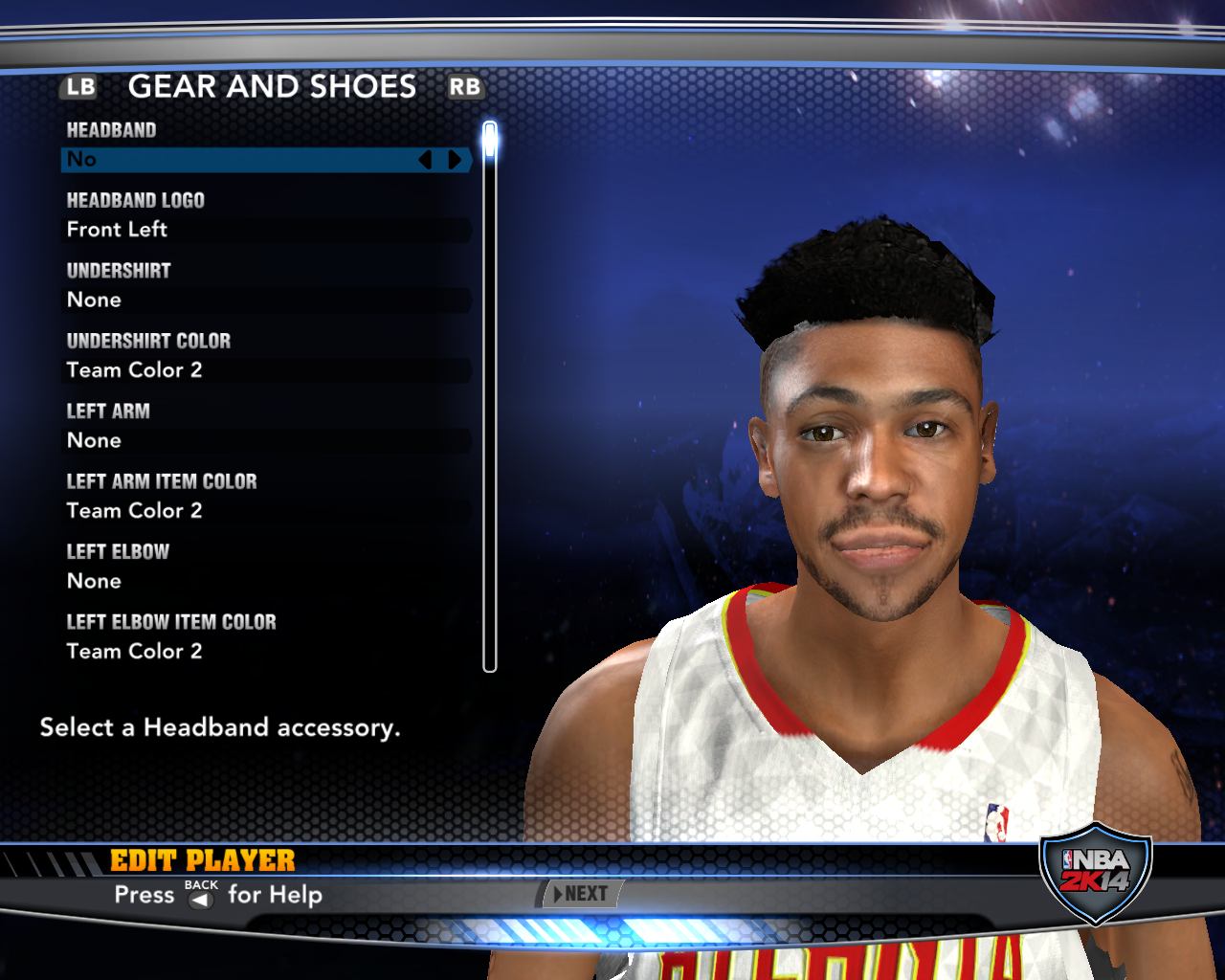Click the Next button
Image resolution: width=1225 pixels, height=980 pixels.
[x=580, y=894]
